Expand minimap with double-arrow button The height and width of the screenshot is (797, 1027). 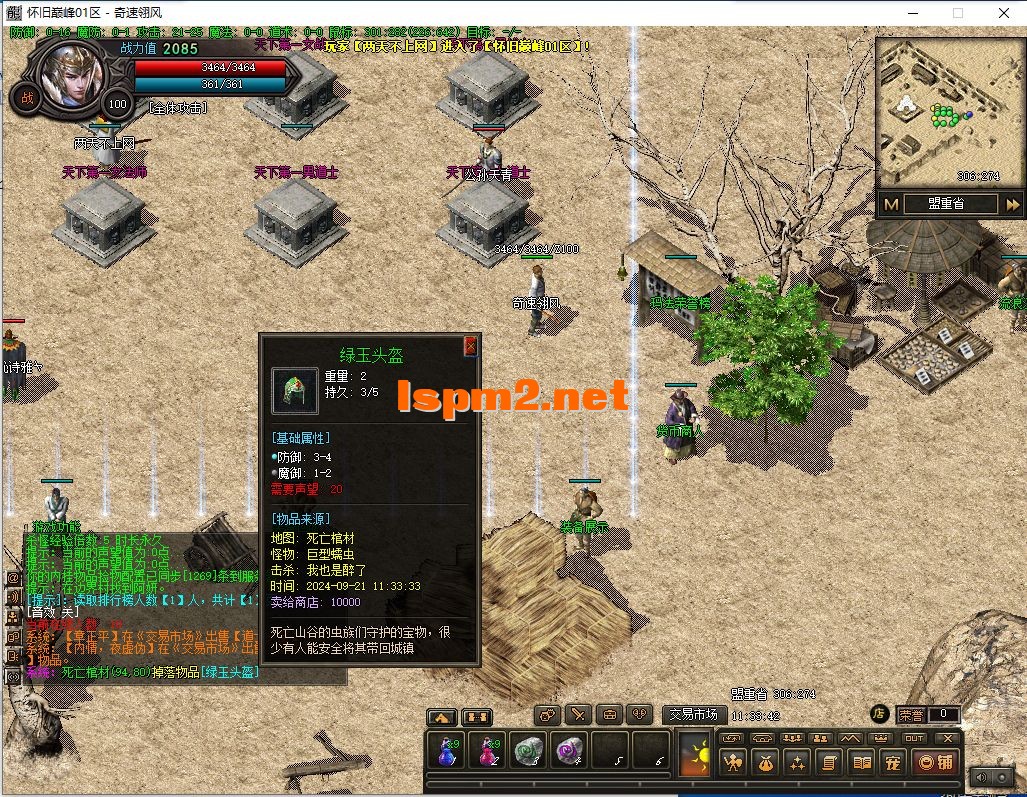tap(1012, 204)
